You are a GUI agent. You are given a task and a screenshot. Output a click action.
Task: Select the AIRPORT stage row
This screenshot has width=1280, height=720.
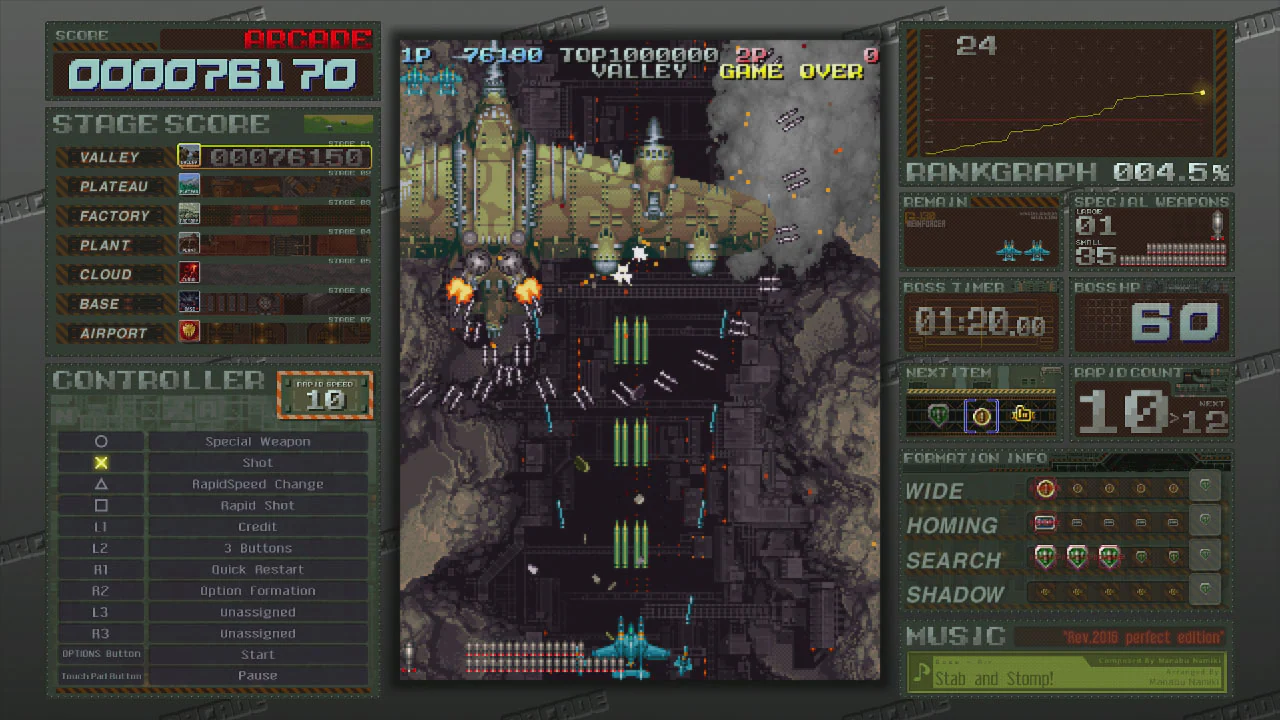(x=212, y=332)
